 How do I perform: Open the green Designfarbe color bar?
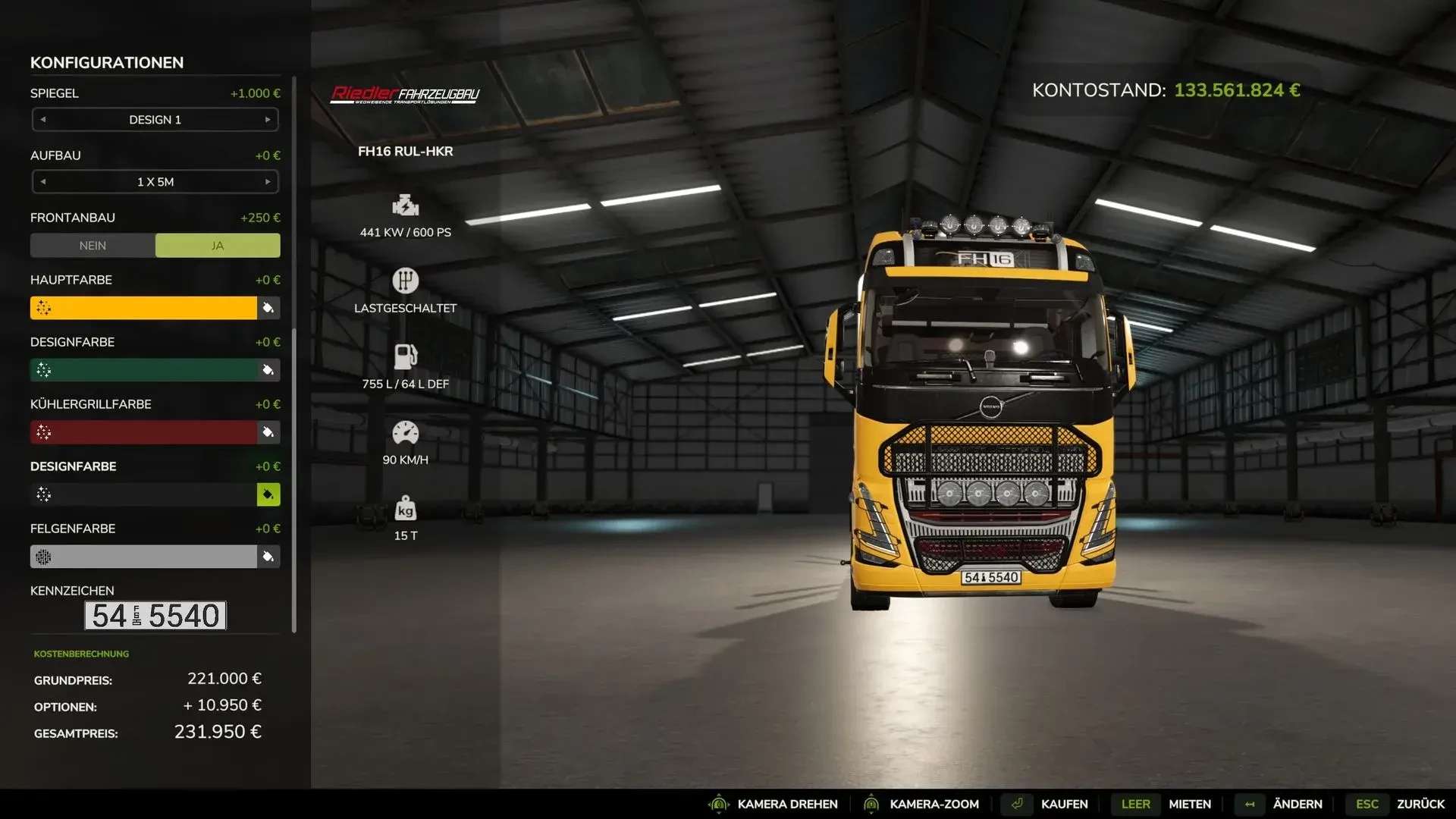[x=143, y=370]
